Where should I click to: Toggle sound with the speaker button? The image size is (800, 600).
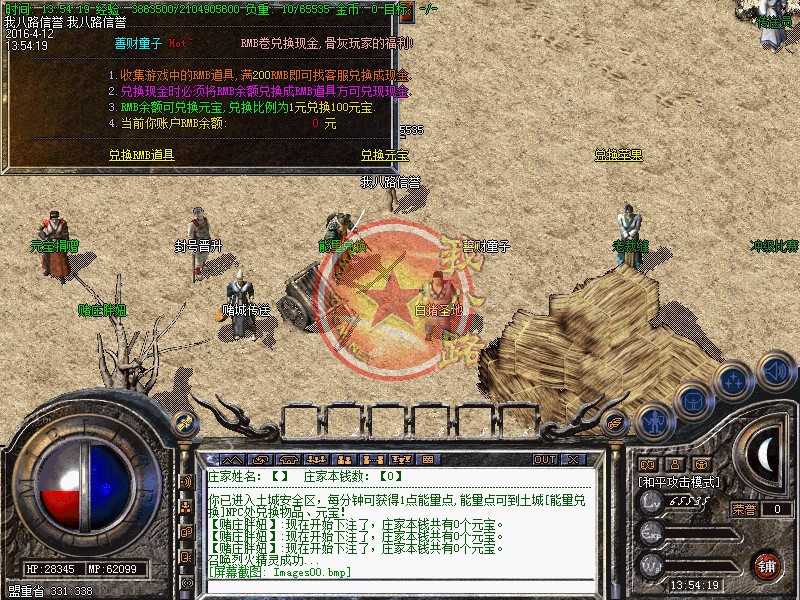pyautogui.click(x=774, y=371)
